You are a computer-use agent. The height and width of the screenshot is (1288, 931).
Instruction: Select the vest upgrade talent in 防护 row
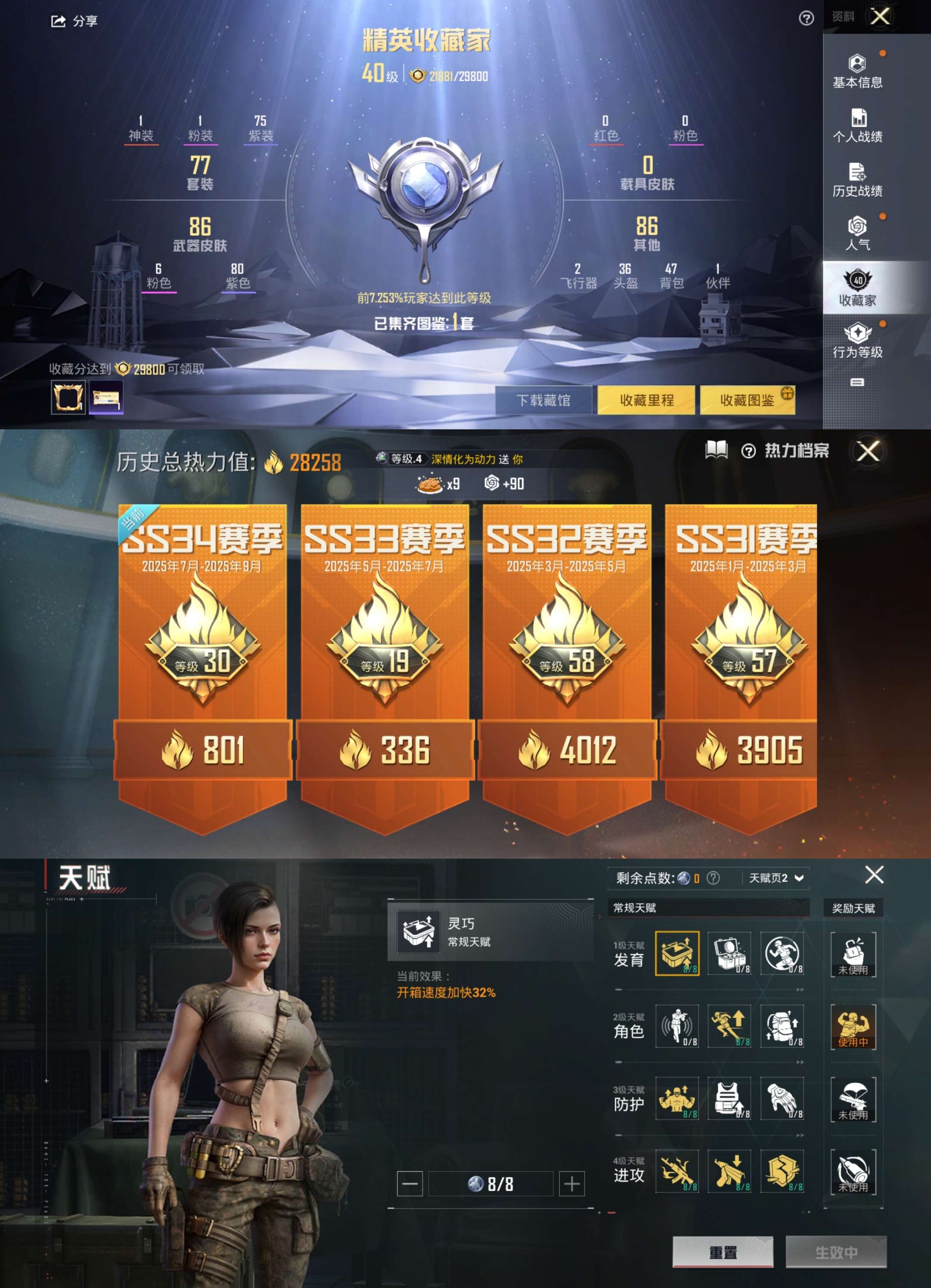[x=730, y=1099]
